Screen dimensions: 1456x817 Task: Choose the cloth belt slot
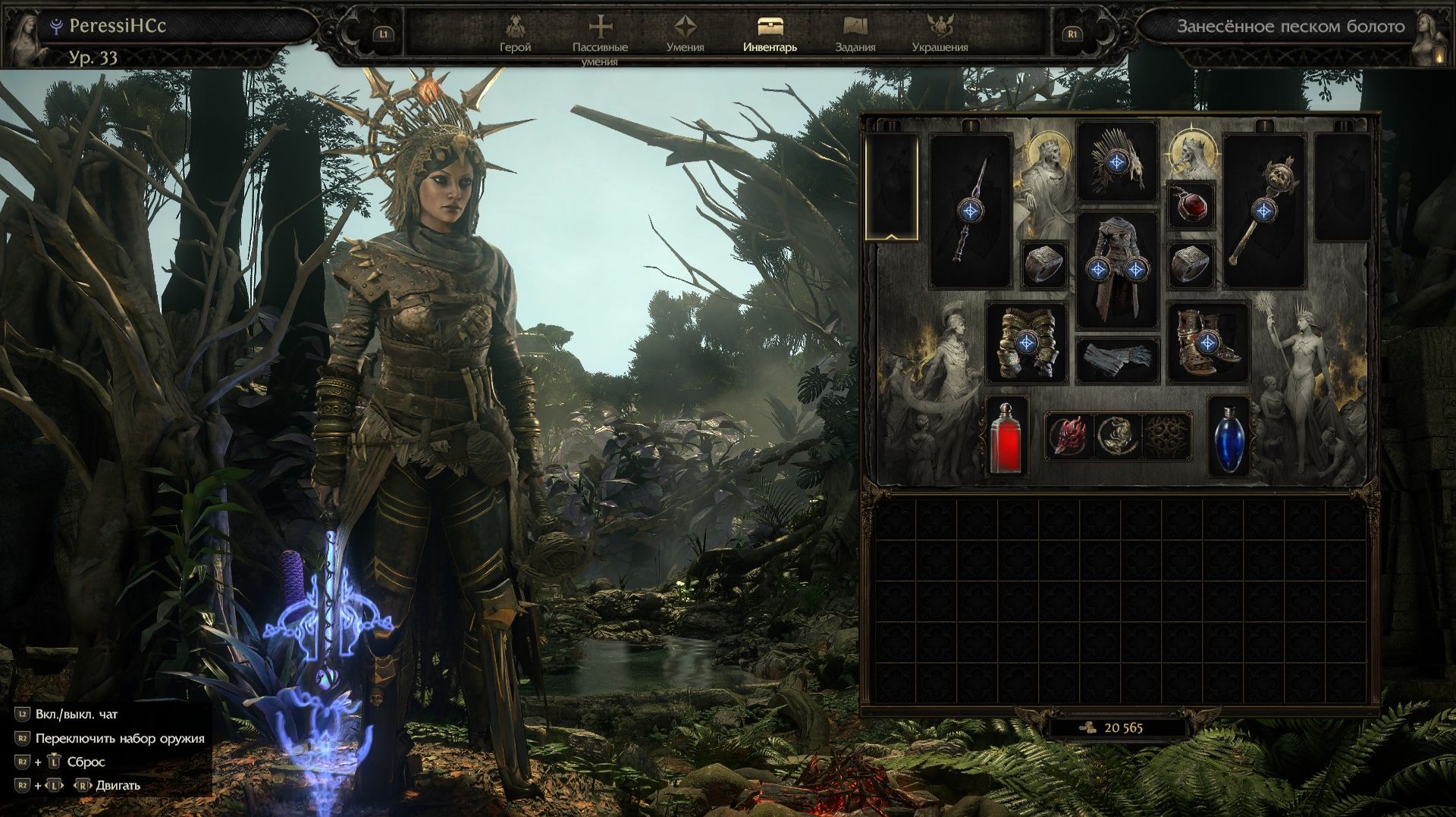tap(1116, 360)
